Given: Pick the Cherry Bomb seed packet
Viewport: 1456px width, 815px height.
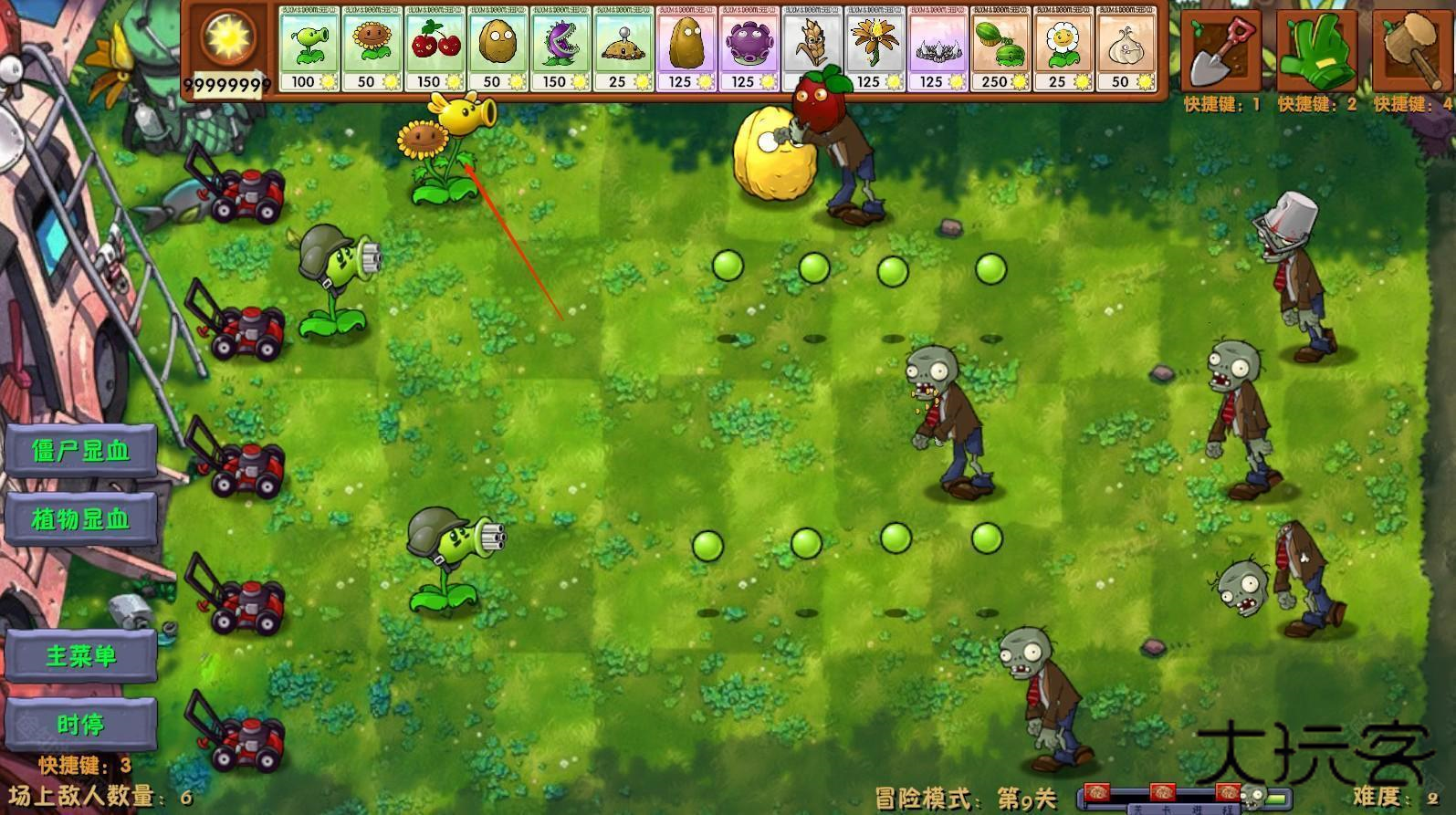Looking at the screenshot, I should click(x=435, y=50).
